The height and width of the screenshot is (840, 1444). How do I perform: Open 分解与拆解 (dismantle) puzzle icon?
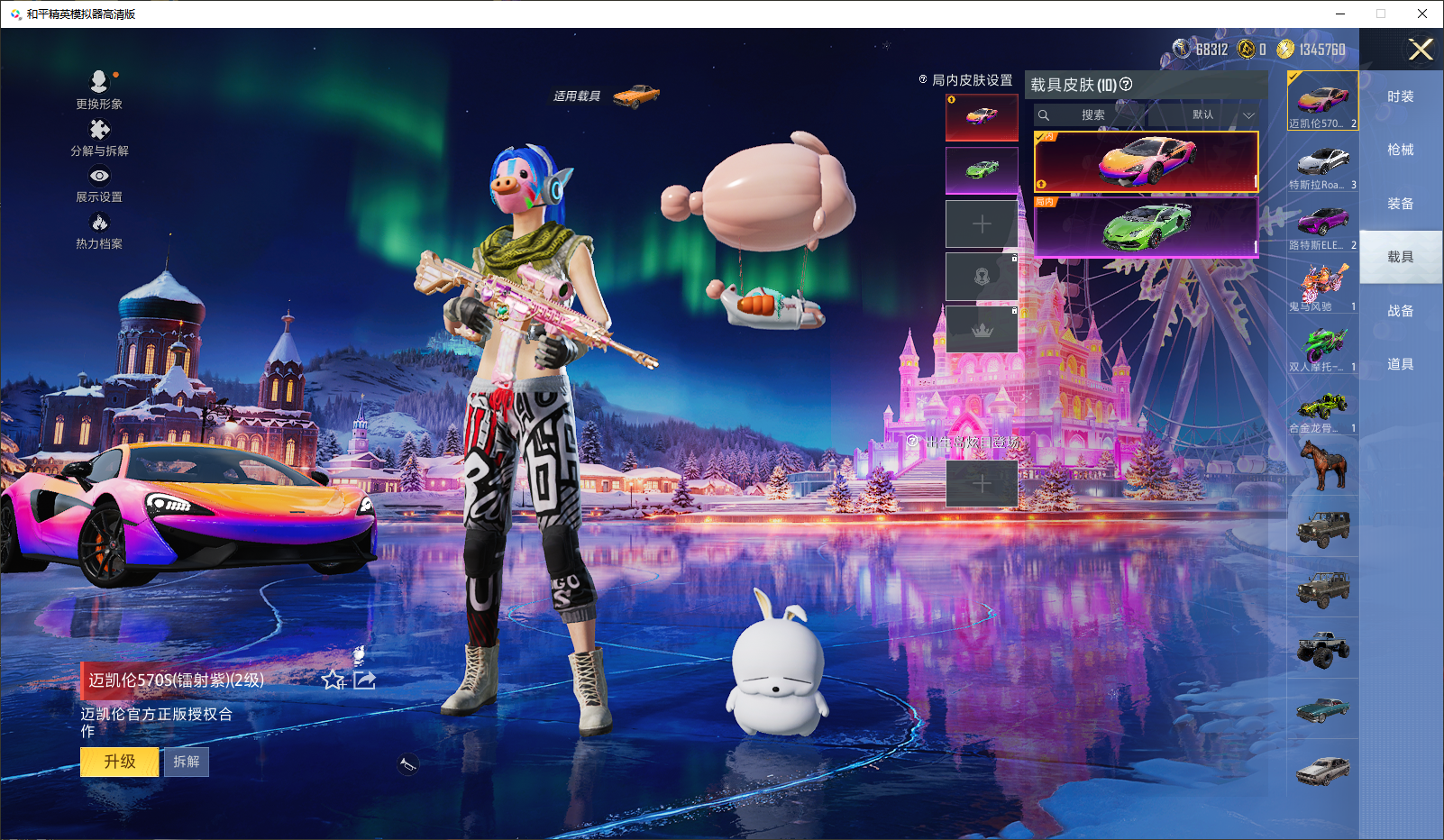coord(99,130)
